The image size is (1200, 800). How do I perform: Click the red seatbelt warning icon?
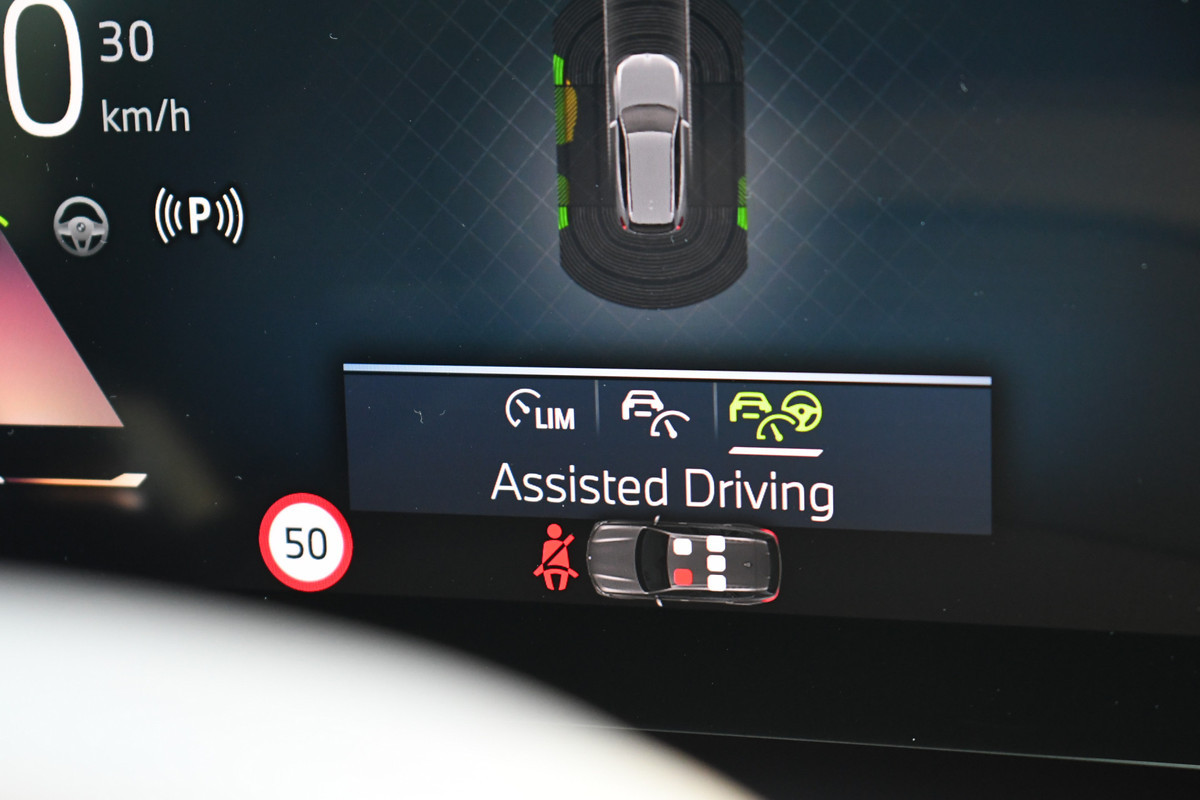tap(555, 556)
